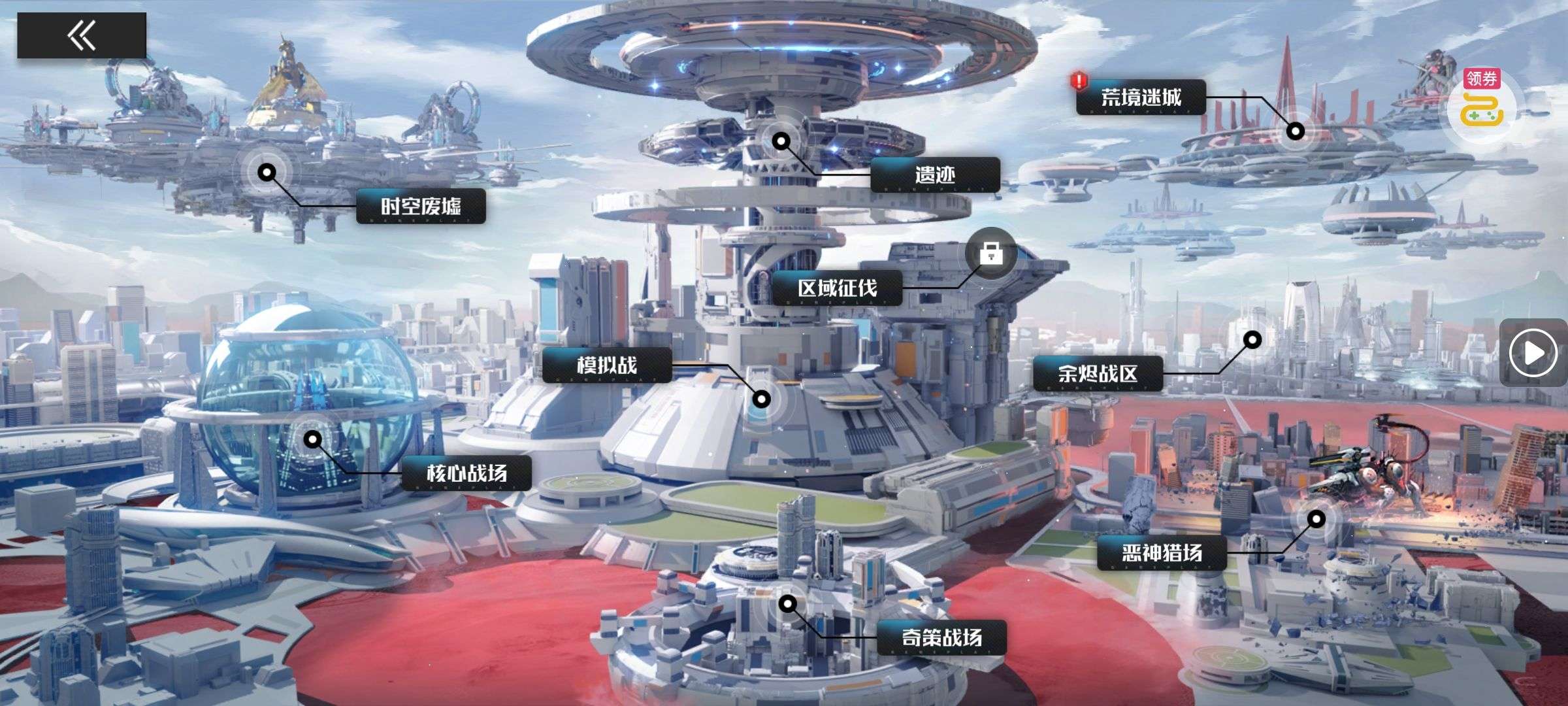
Task: Open the locked 区域征伐 mode
Action: (837, 288)
